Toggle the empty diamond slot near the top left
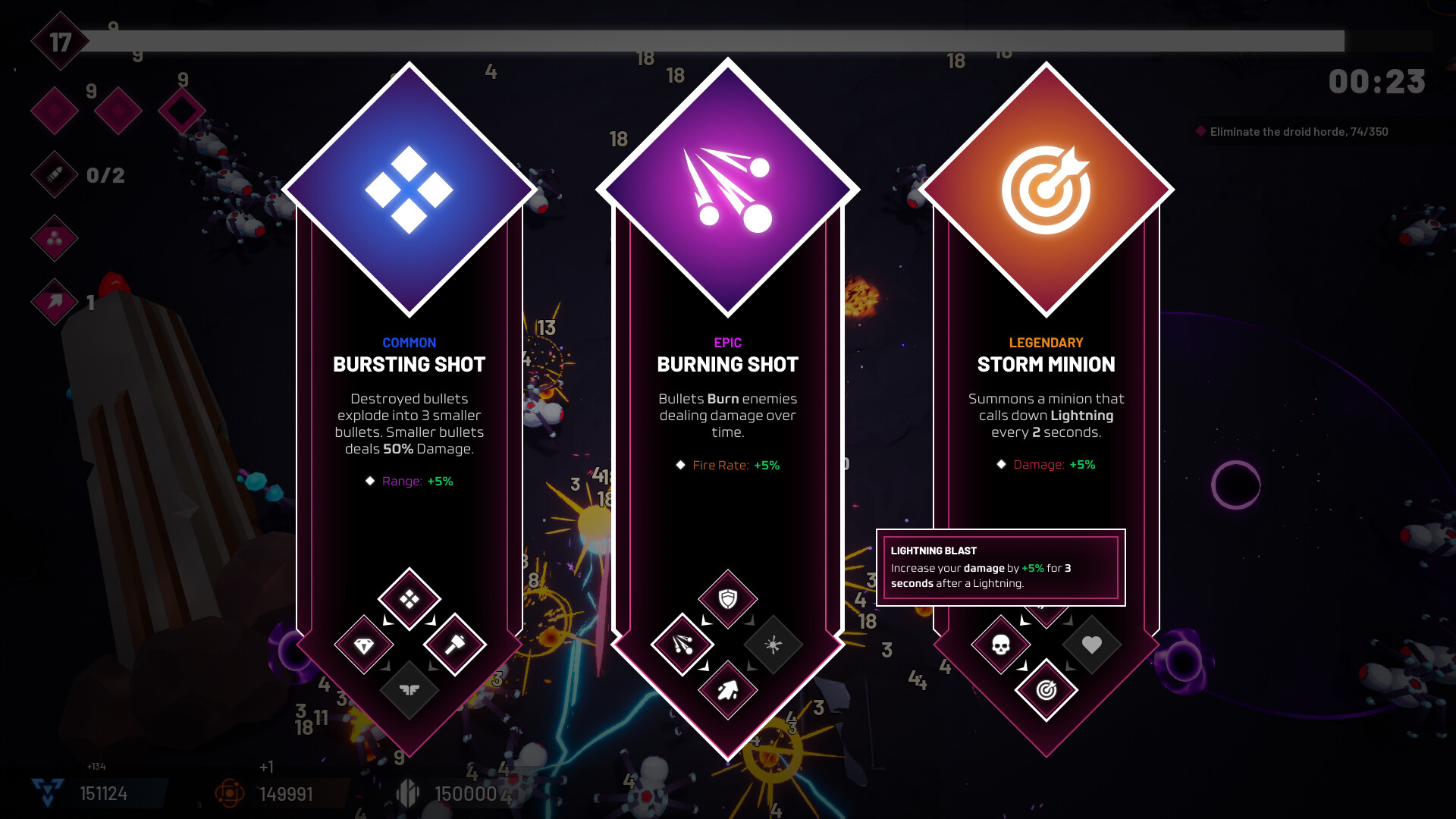The width and height of the screenshot is (1456, 819). (182, 109)
